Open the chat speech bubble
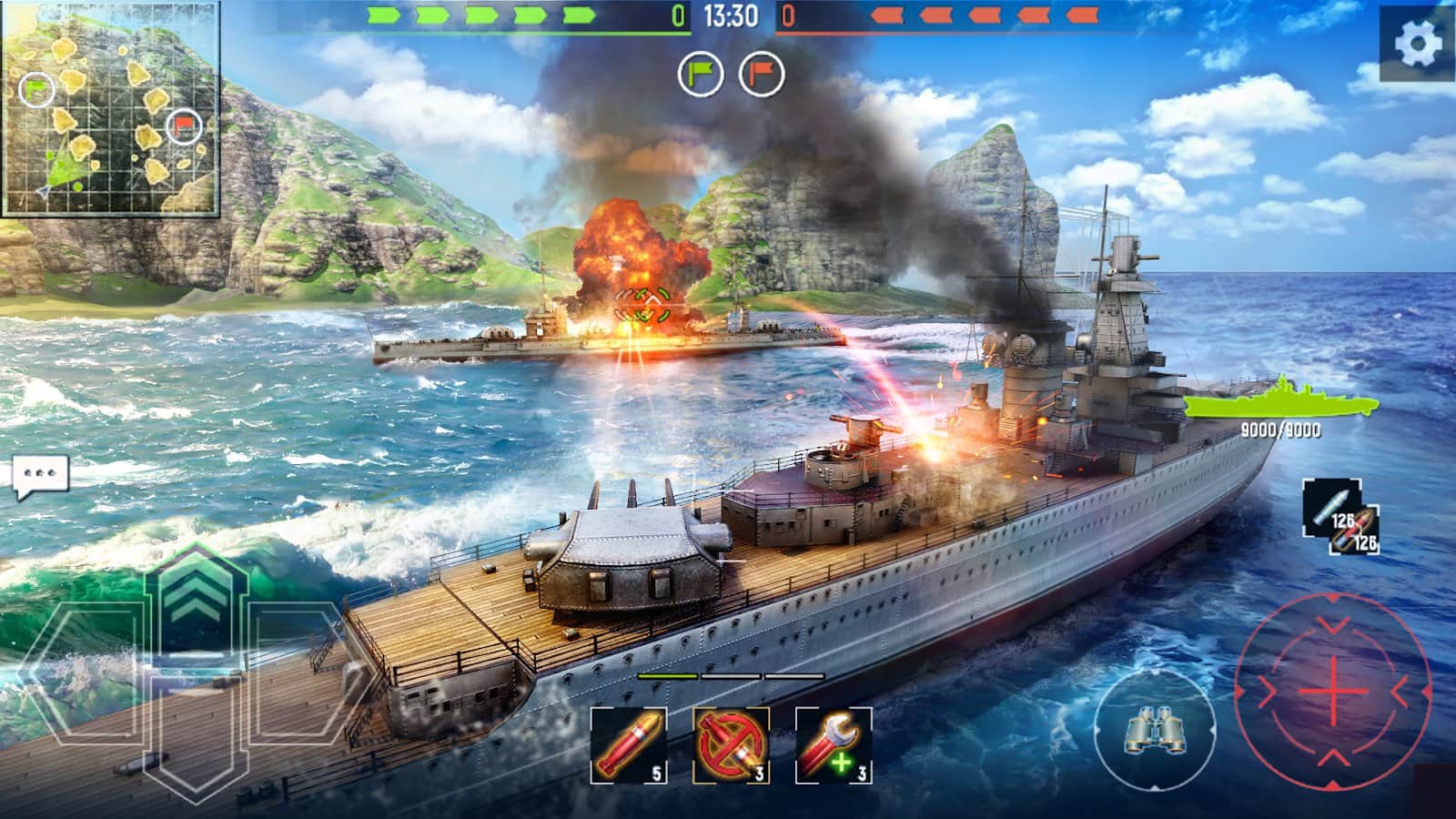The width and height of the screenshot is (1456, 819). point(41,476)
